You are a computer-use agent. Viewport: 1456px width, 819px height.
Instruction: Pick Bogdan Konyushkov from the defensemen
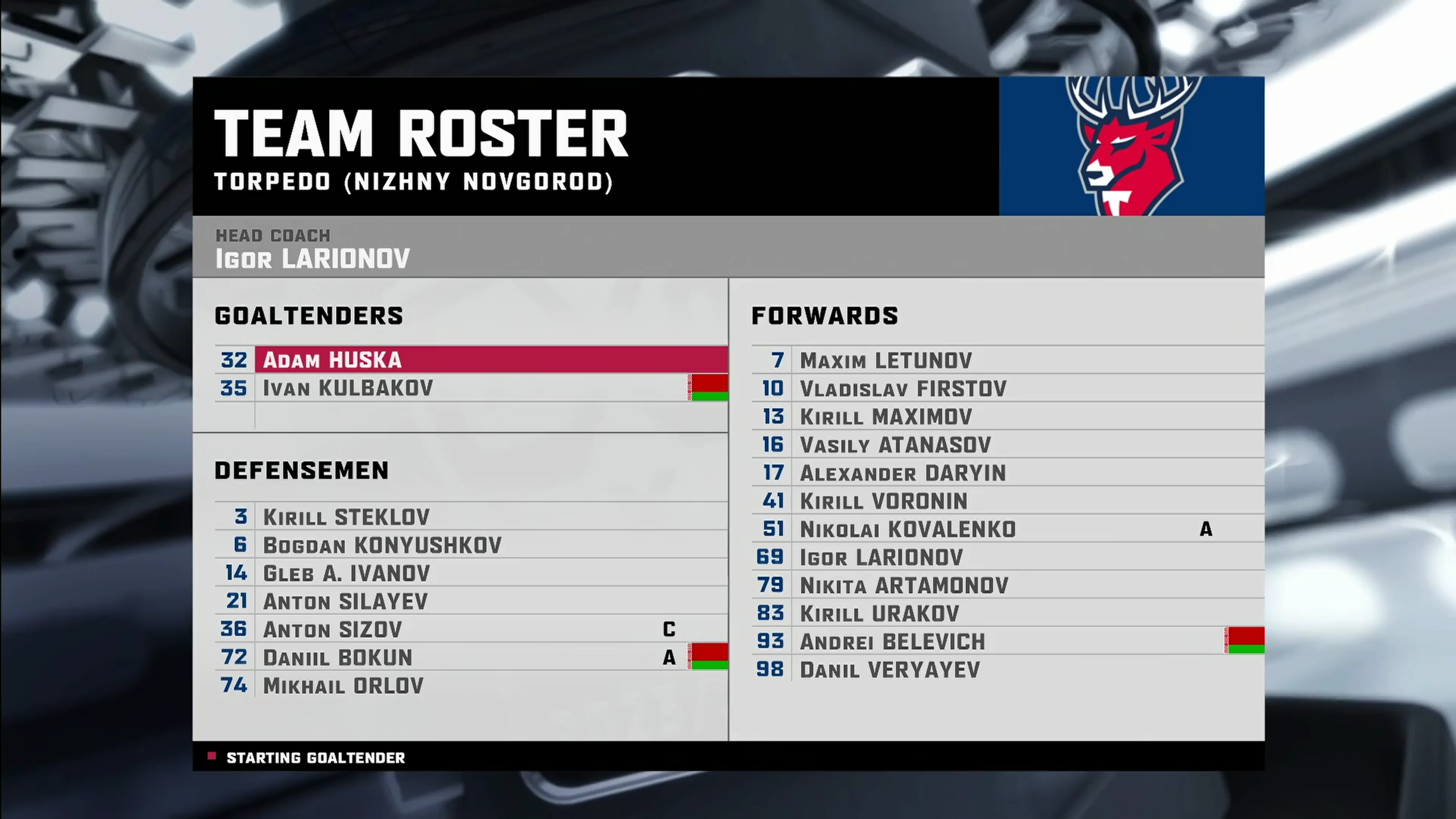point(381,545)
